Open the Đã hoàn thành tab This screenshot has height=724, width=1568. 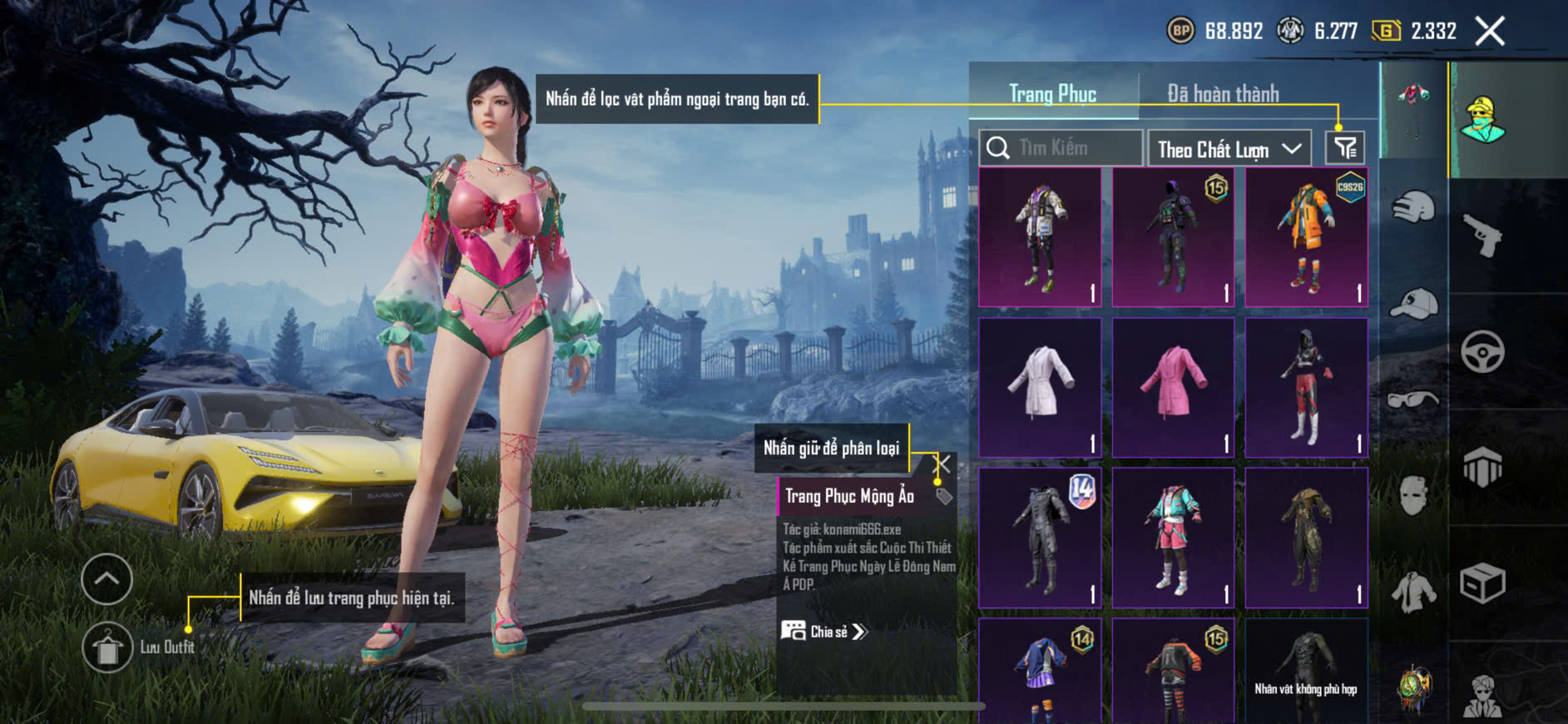coord(1222,94)
